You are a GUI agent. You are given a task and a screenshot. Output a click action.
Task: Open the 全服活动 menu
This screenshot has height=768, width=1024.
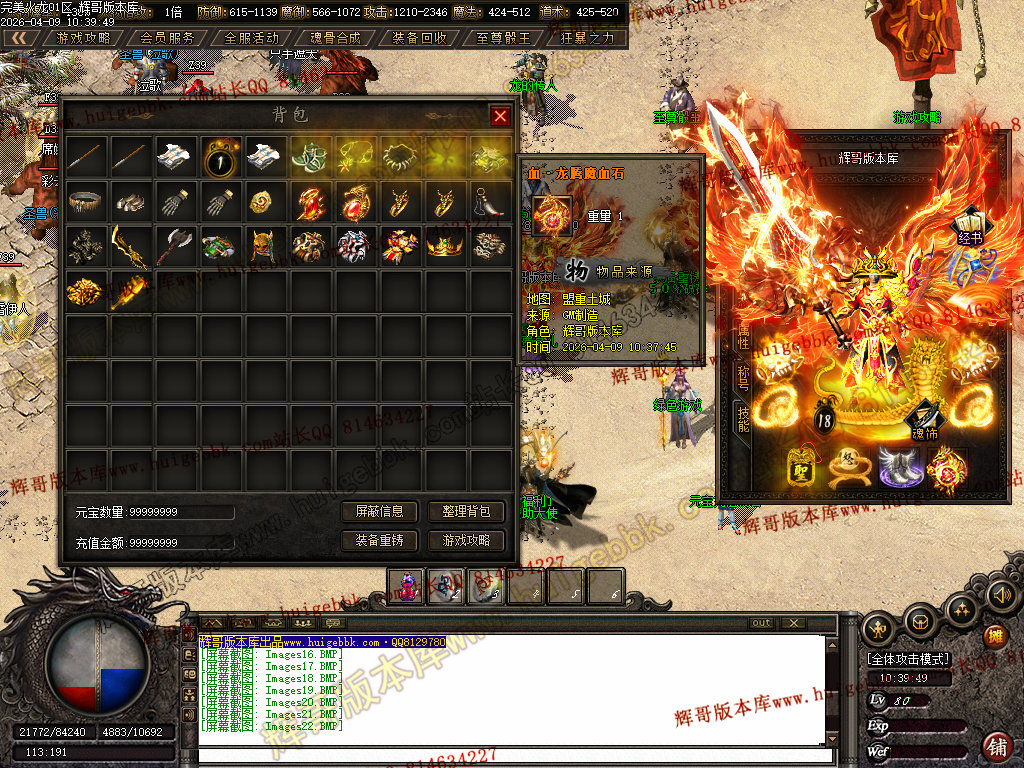click(x=251, y=38)
